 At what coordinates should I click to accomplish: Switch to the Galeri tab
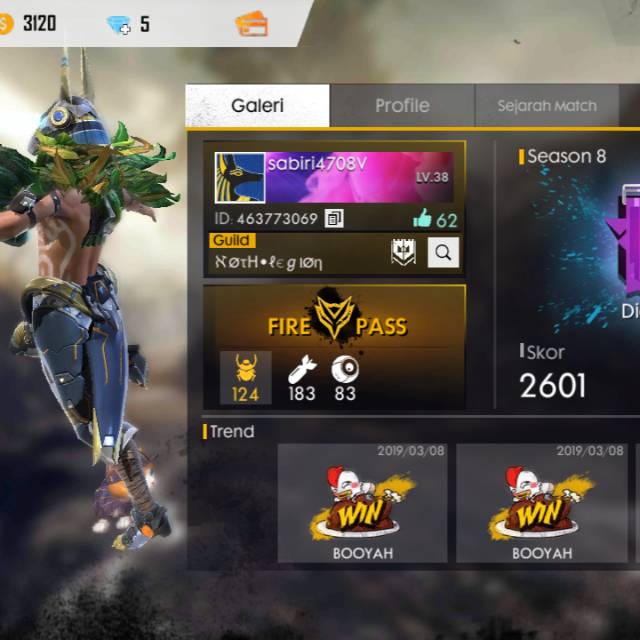[x=257, y=106]
